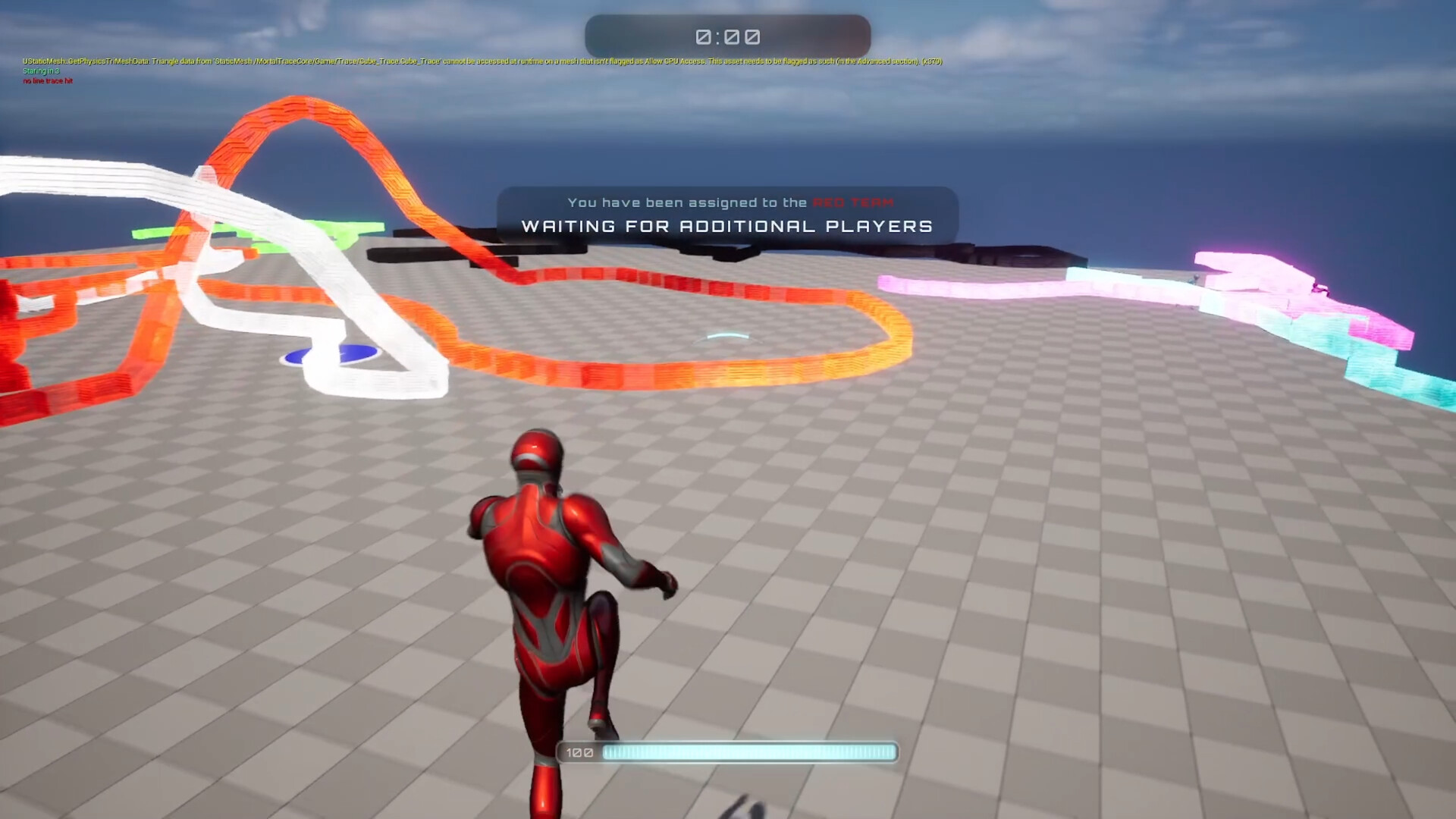Click the RED TEAM text in the banner

coord(852,202)
